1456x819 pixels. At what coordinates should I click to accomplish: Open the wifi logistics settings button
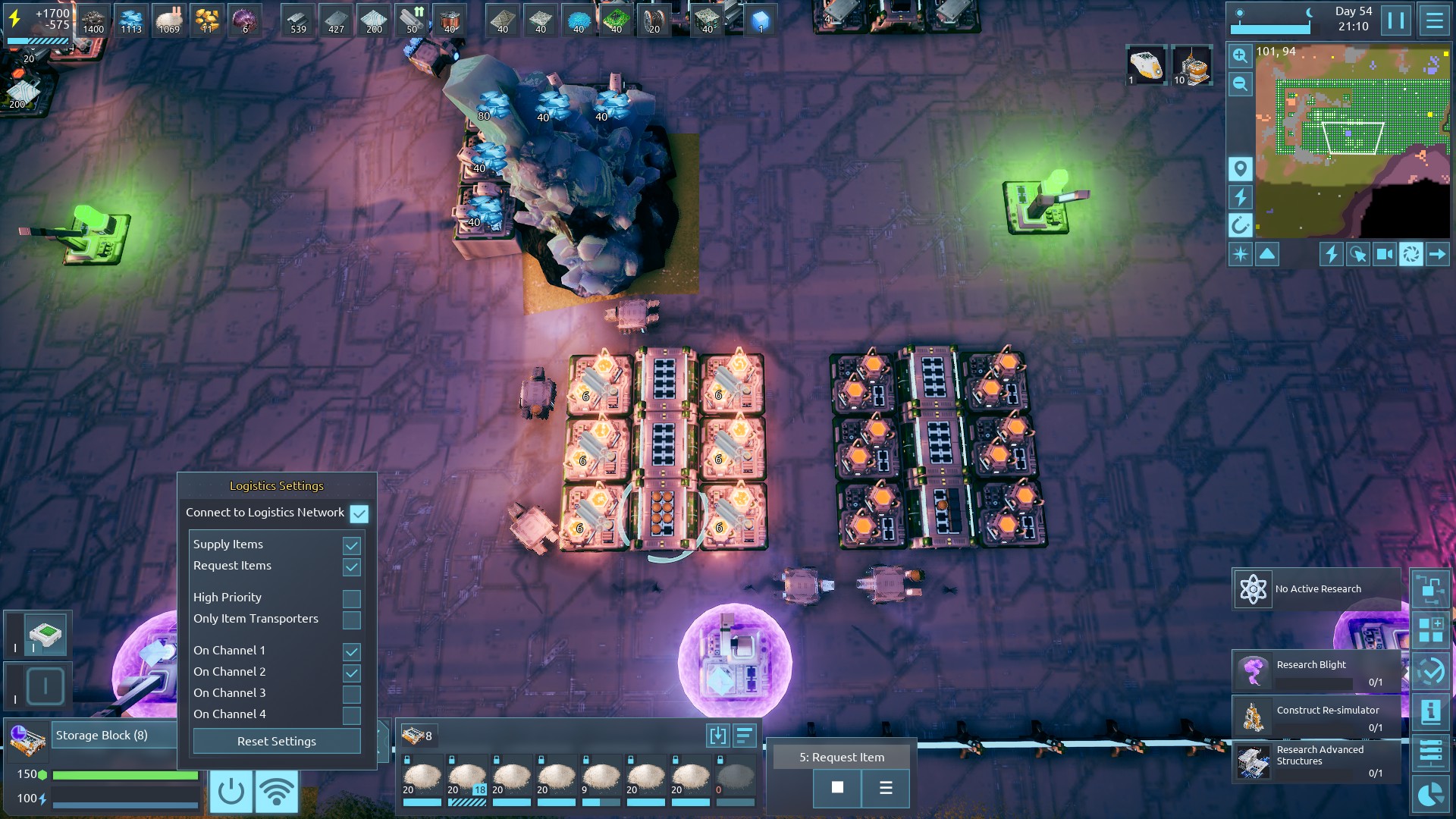point(277,791)
